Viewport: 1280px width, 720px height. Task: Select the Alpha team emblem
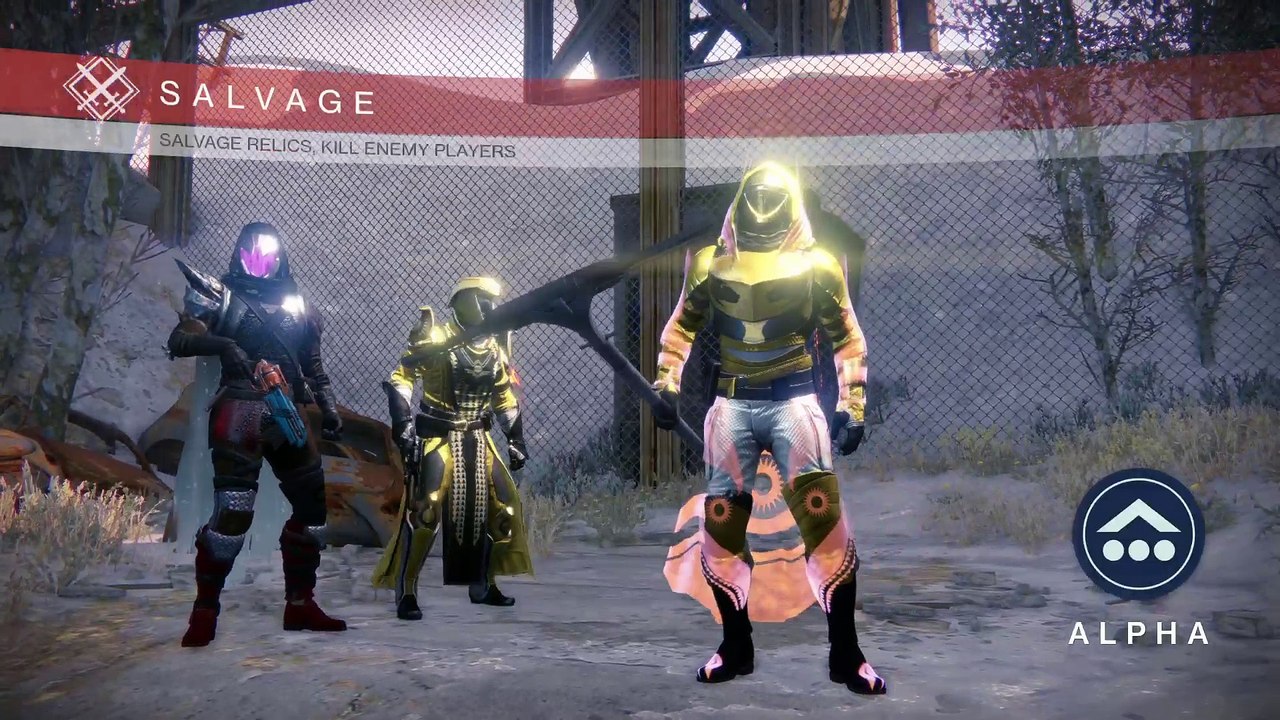pyautogui.click(x=1138, y=534)
